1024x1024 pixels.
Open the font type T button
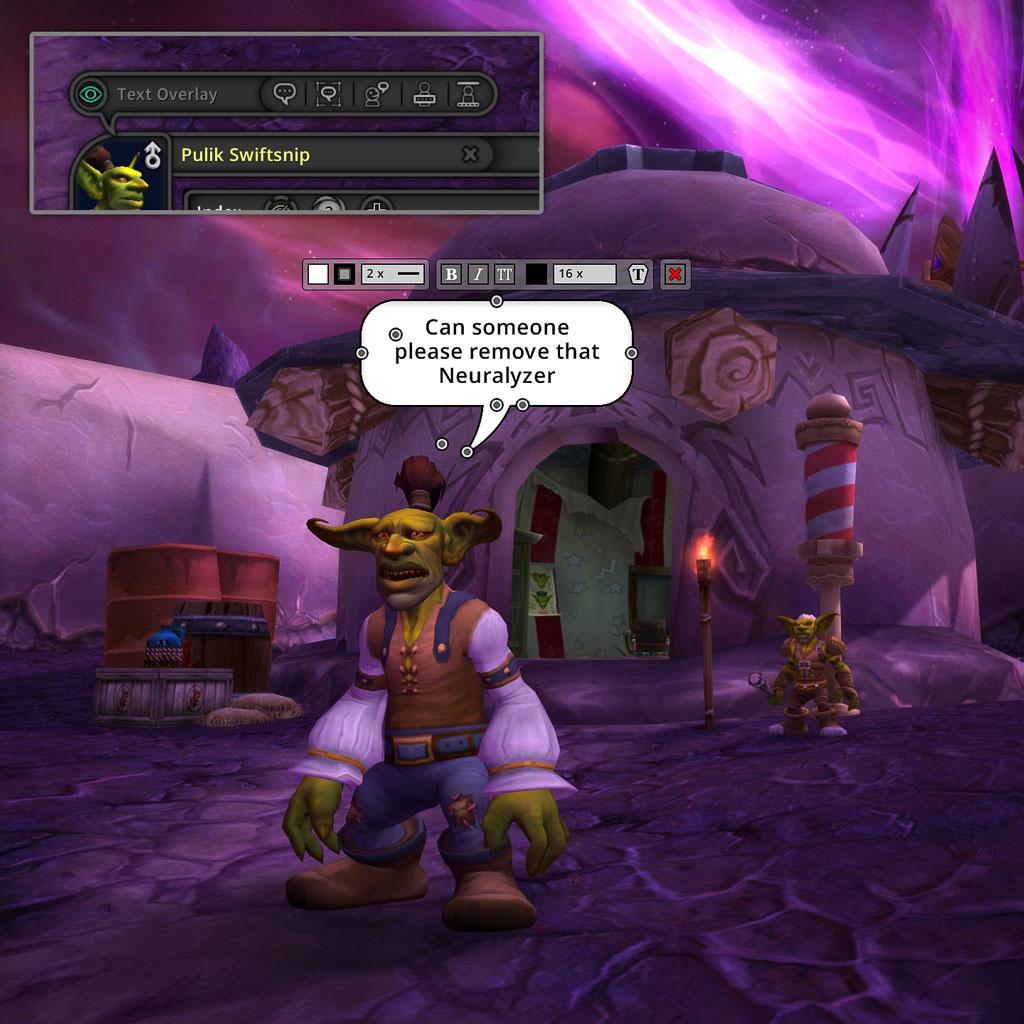click(x=639, y=274)
